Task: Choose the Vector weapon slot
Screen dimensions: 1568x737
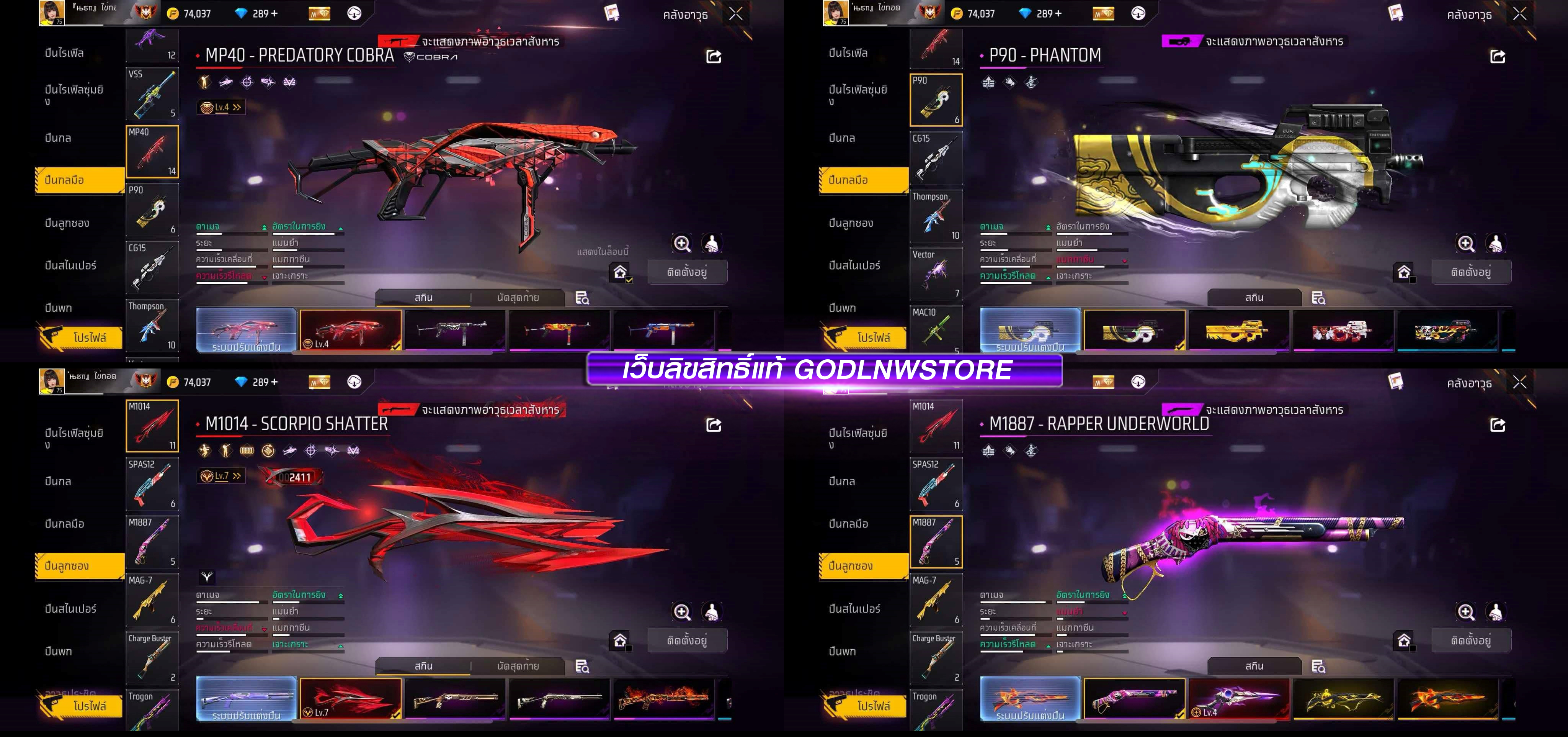Action: [x=936, y=274]
